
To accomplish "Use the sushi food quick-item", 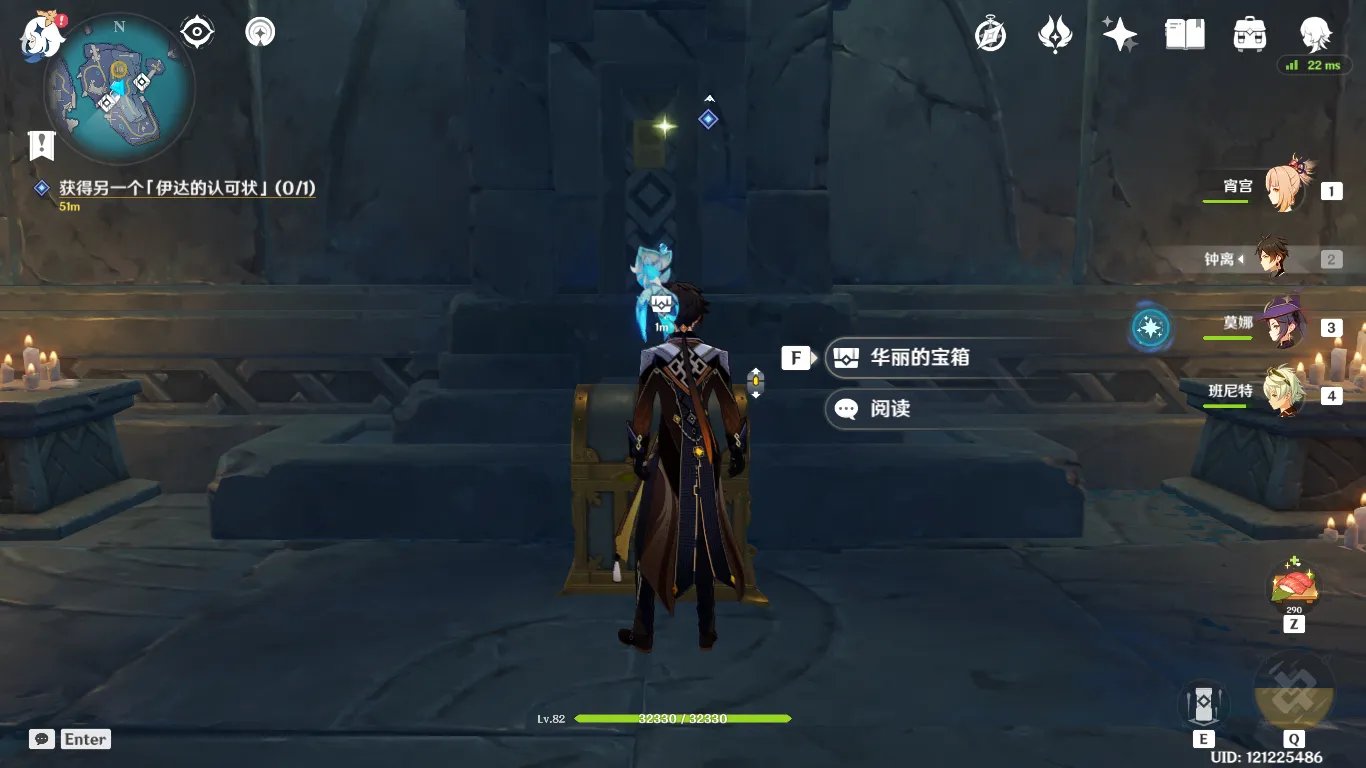I will tap(1294, 585).
